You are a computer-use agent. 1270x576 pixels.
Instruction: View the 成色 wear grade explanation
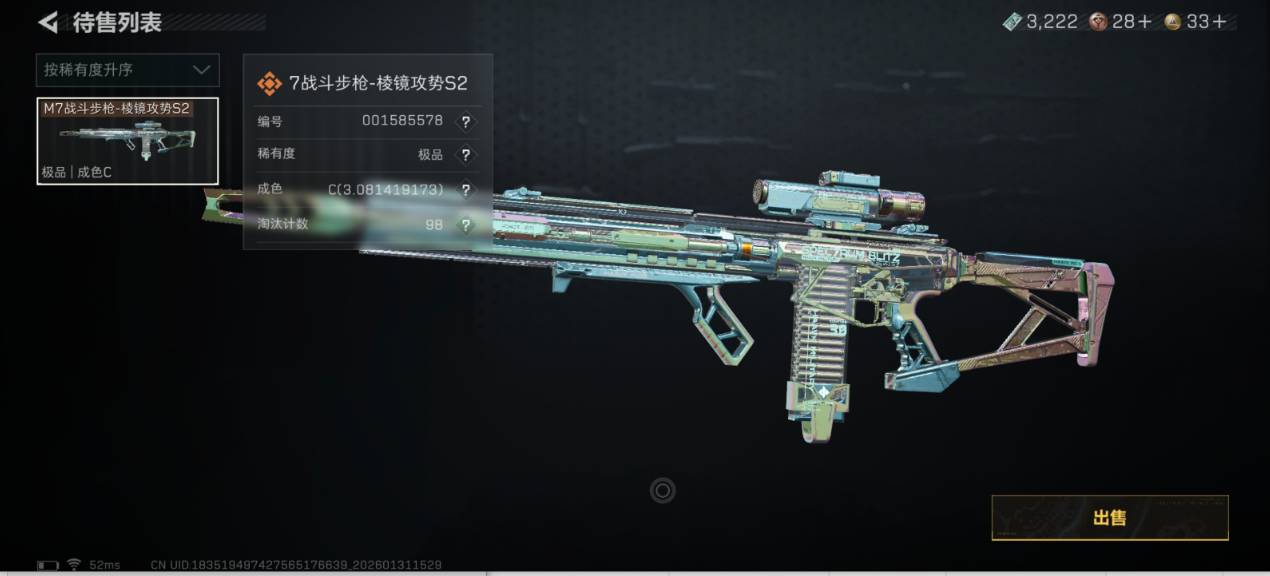tap(465, 190)
